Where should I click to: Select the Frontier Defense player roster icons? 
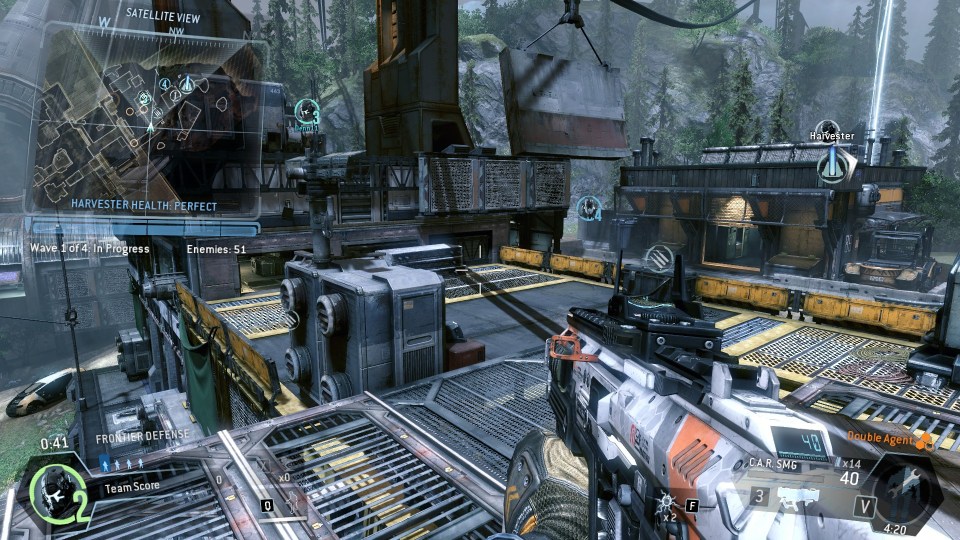(x=122, y=463)
